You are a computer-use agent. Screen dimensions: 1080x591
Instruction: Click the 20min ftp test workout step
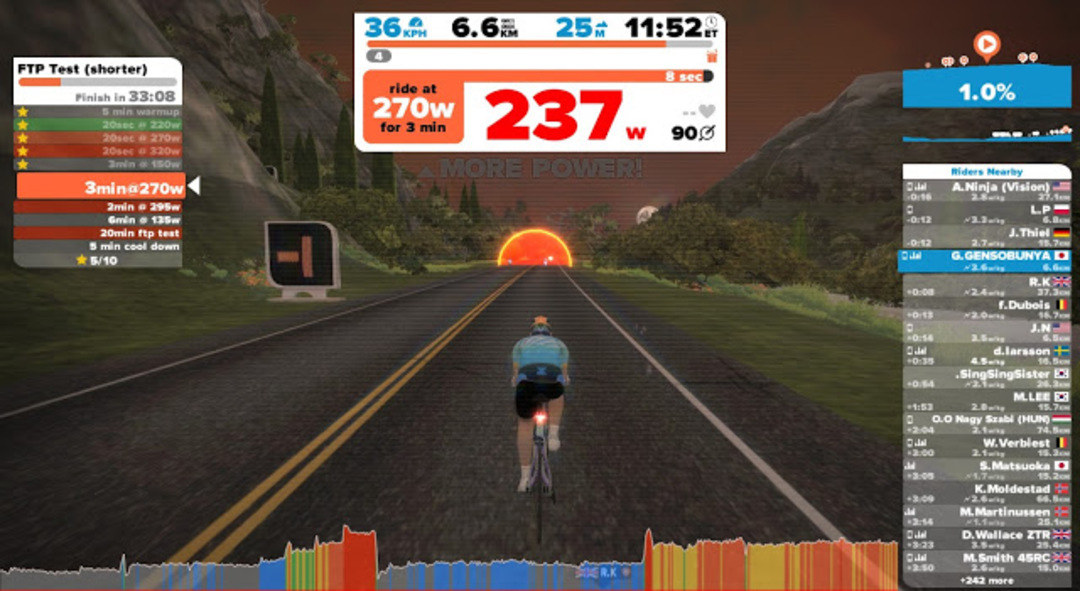tap(98, 233)
